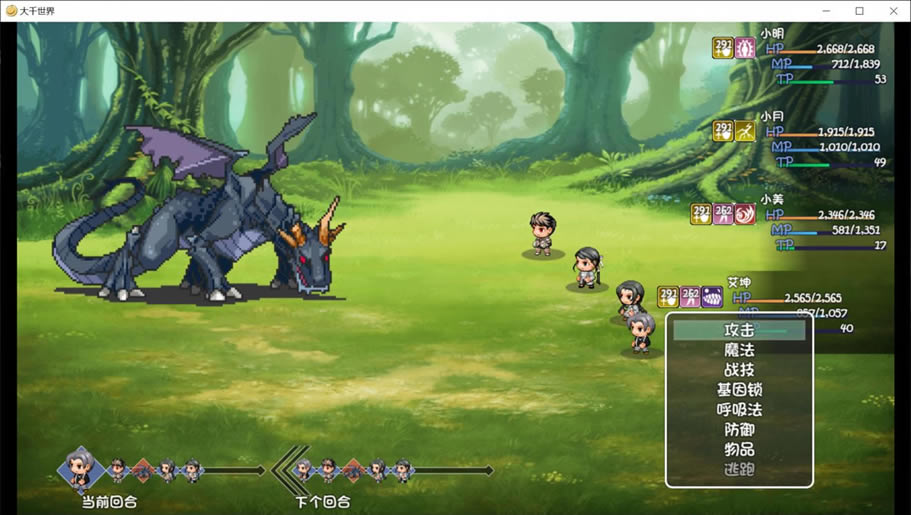Choose 魔法 from the battle menu

pos(739,350)
